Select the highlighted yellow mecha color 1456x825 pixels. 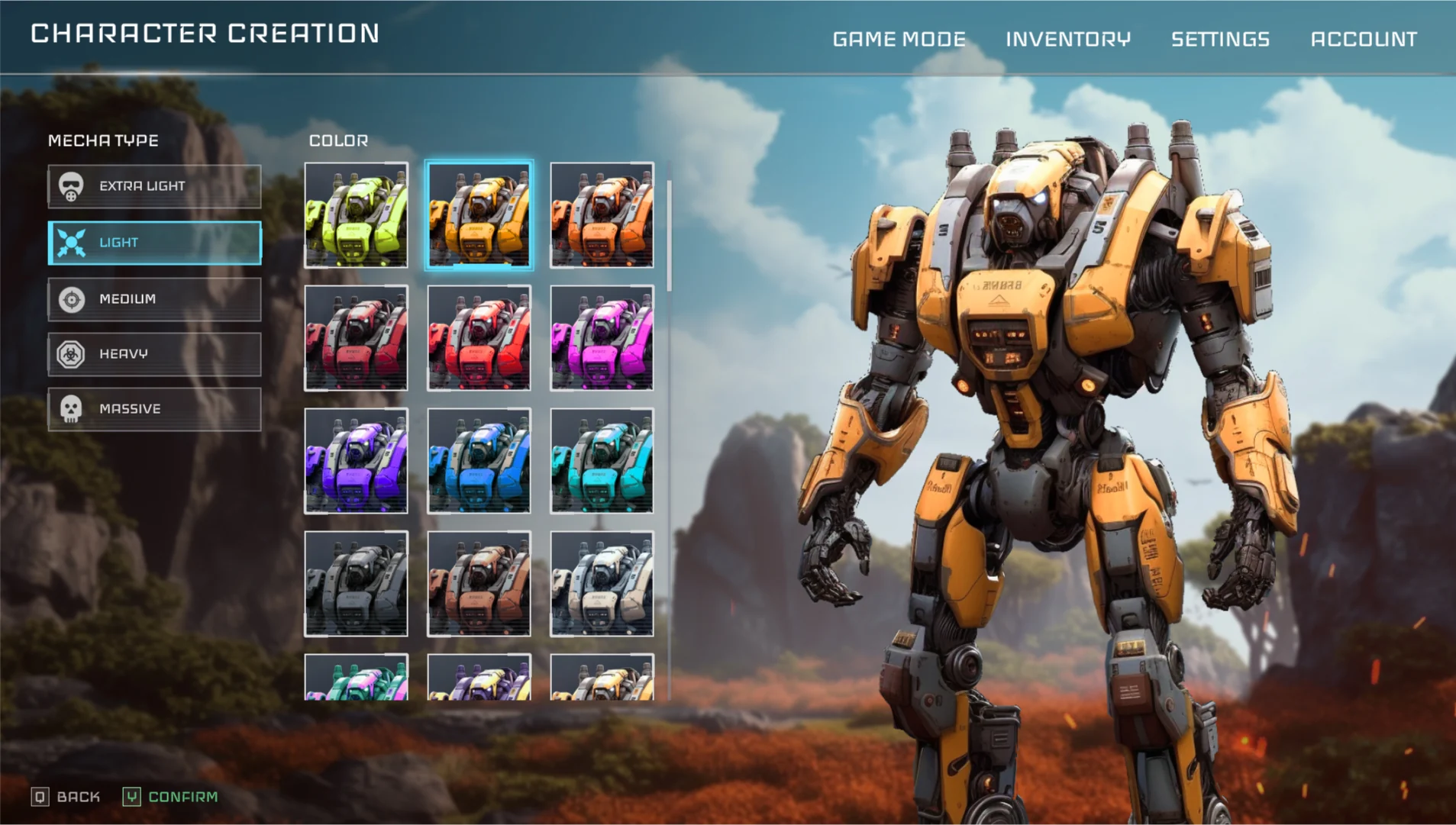[x=479, y=215]
